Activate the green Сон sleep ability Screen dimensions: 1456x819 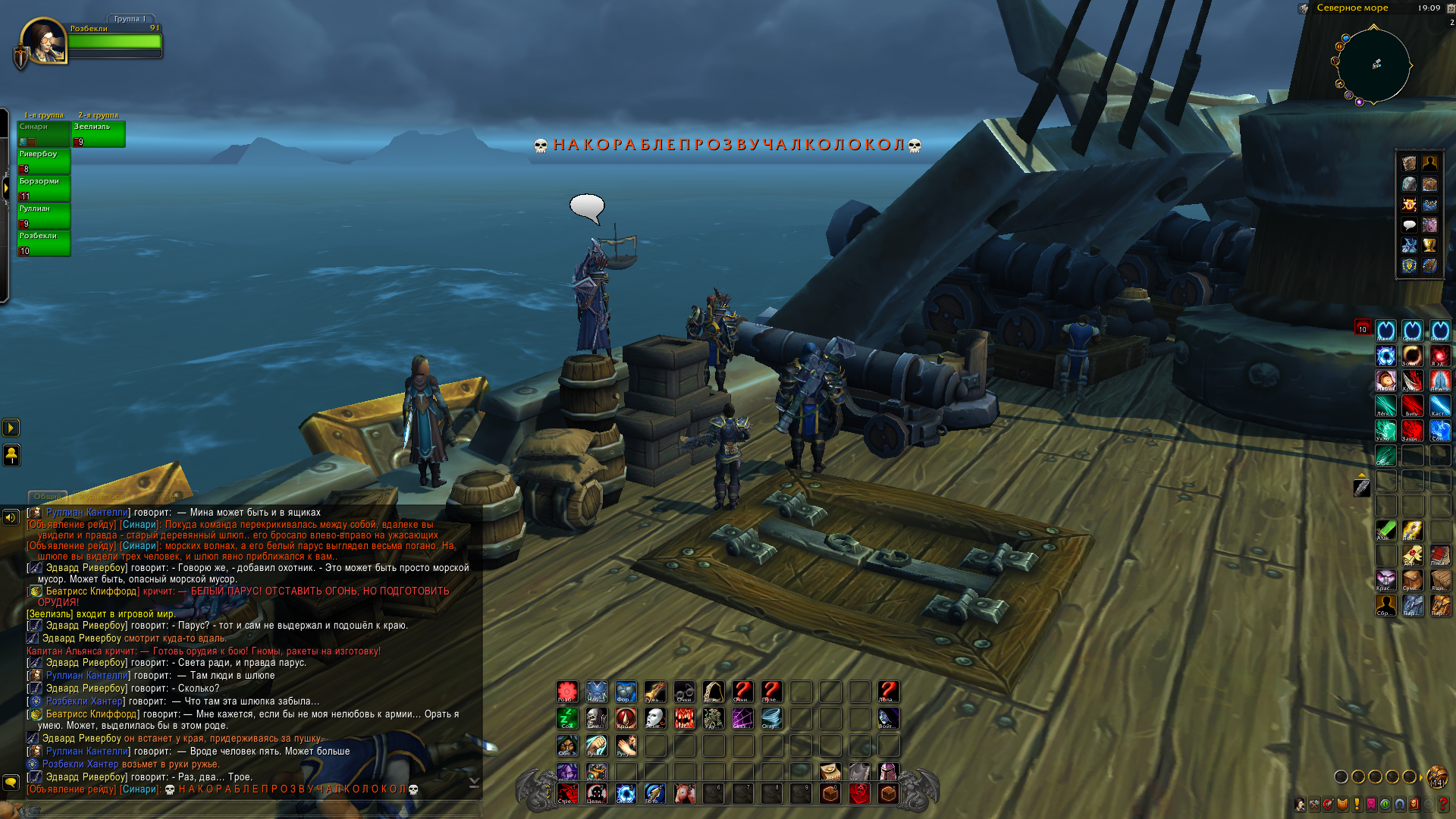pos(567,718)
